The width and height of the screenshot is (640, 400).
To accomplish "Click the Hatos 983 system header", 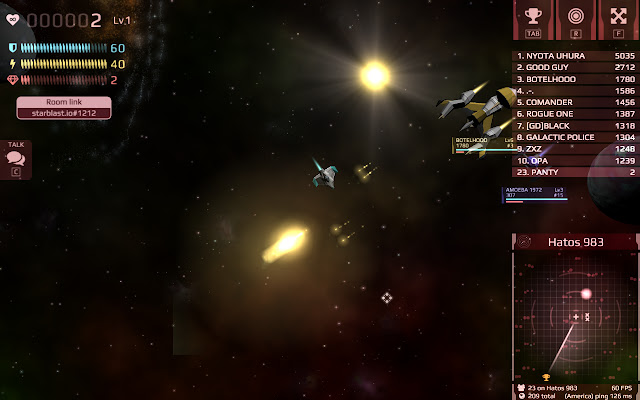I will [x=576, y=242].
